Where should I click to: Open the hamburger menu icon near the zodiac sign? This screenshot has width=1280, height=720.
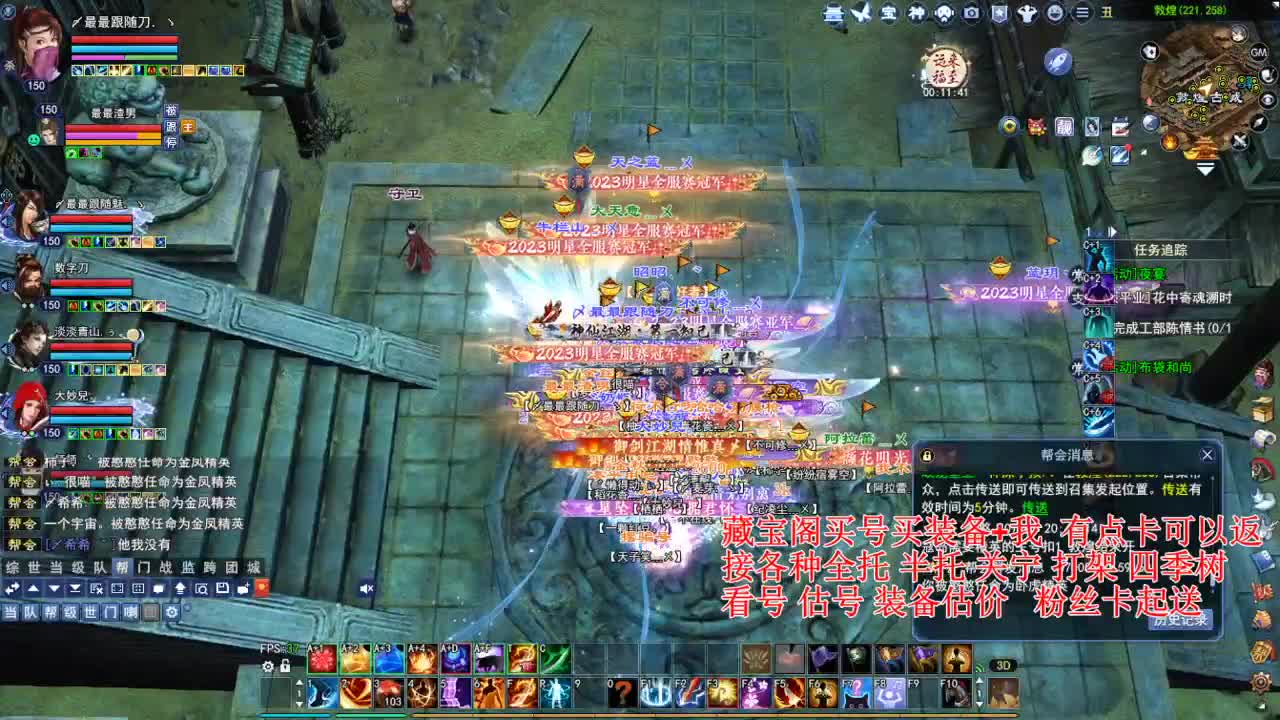coord(1082,13)
